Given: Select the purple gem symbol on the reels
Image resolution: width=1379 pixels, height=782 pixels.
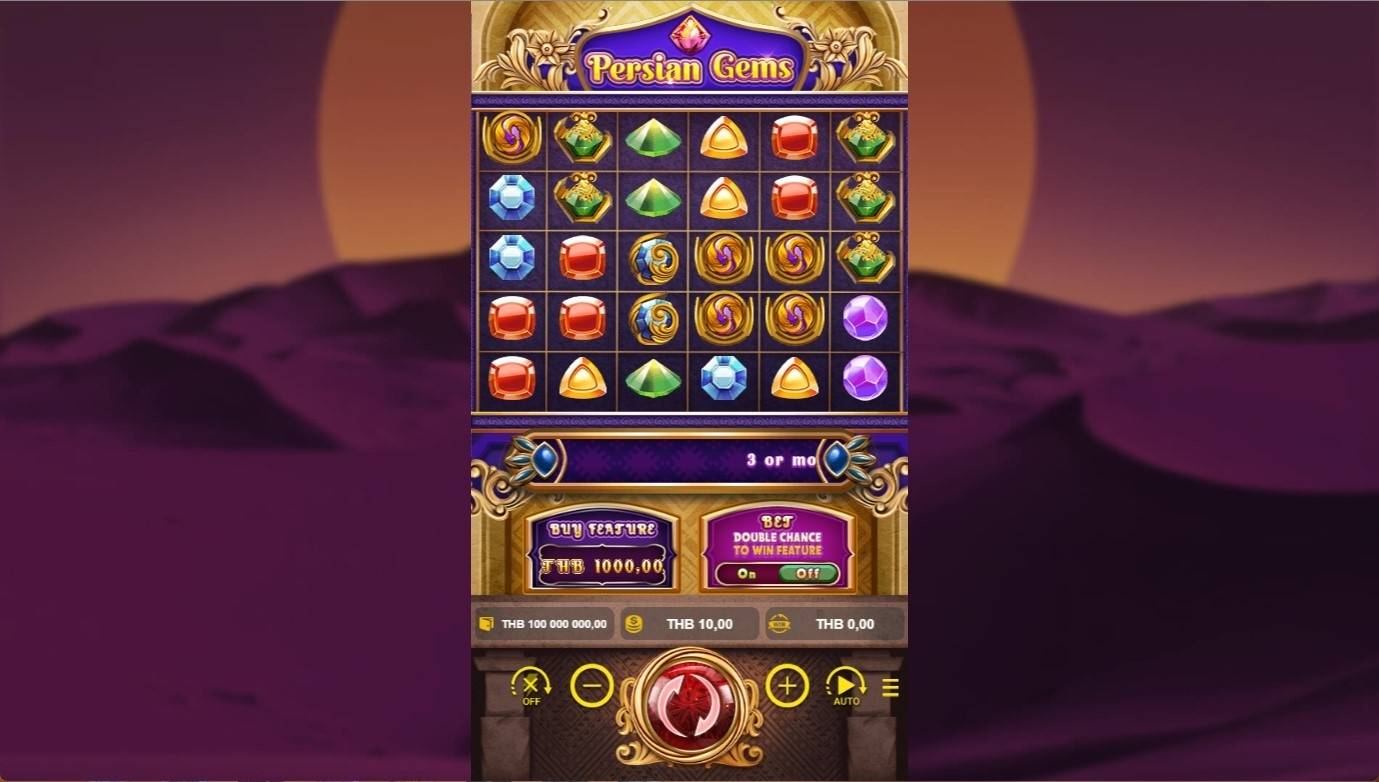Looking at the screenshot, I should 864,319.
